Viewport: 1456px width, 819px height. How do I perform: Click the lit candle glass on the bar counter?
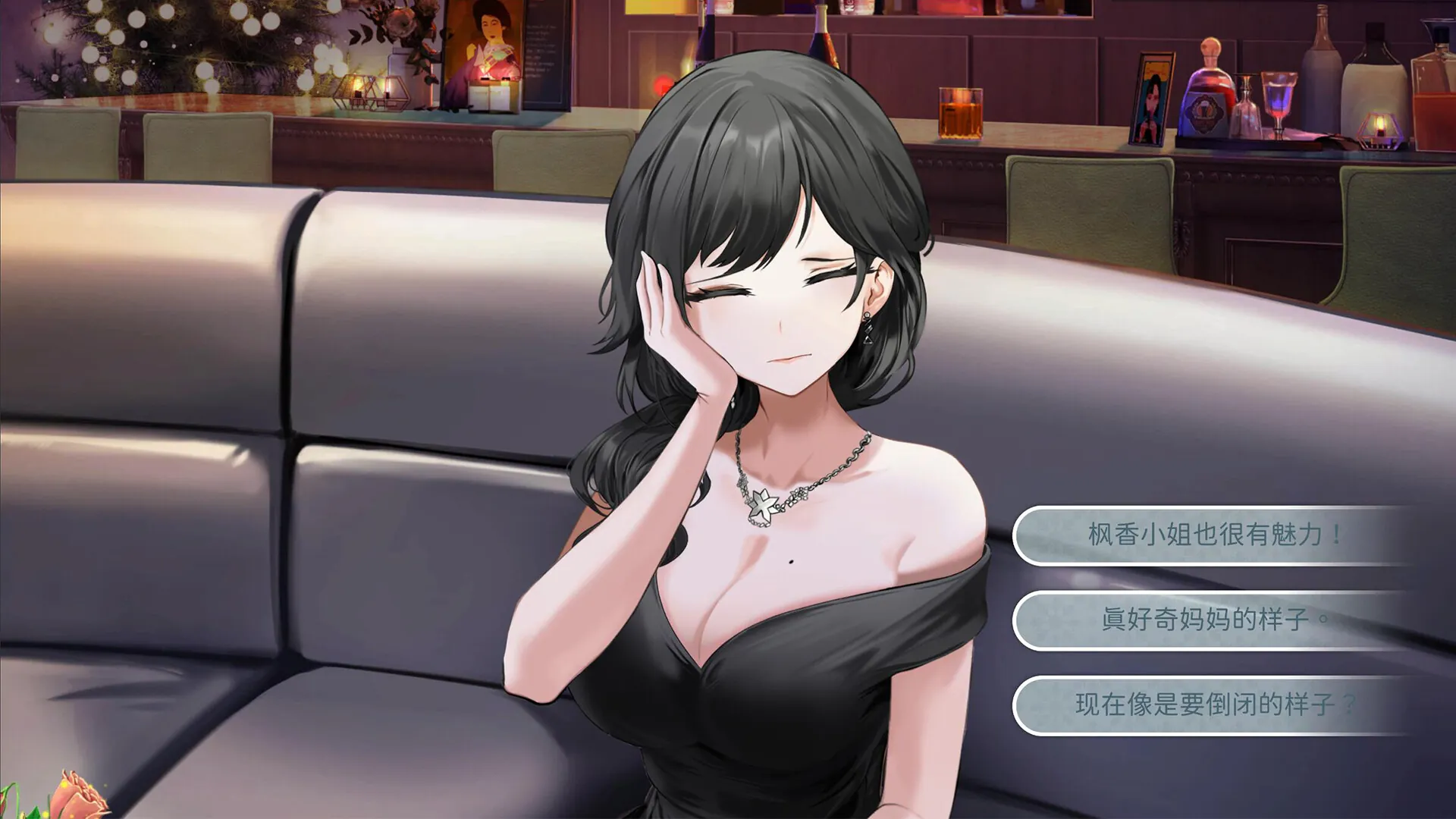tap(960, 114)
